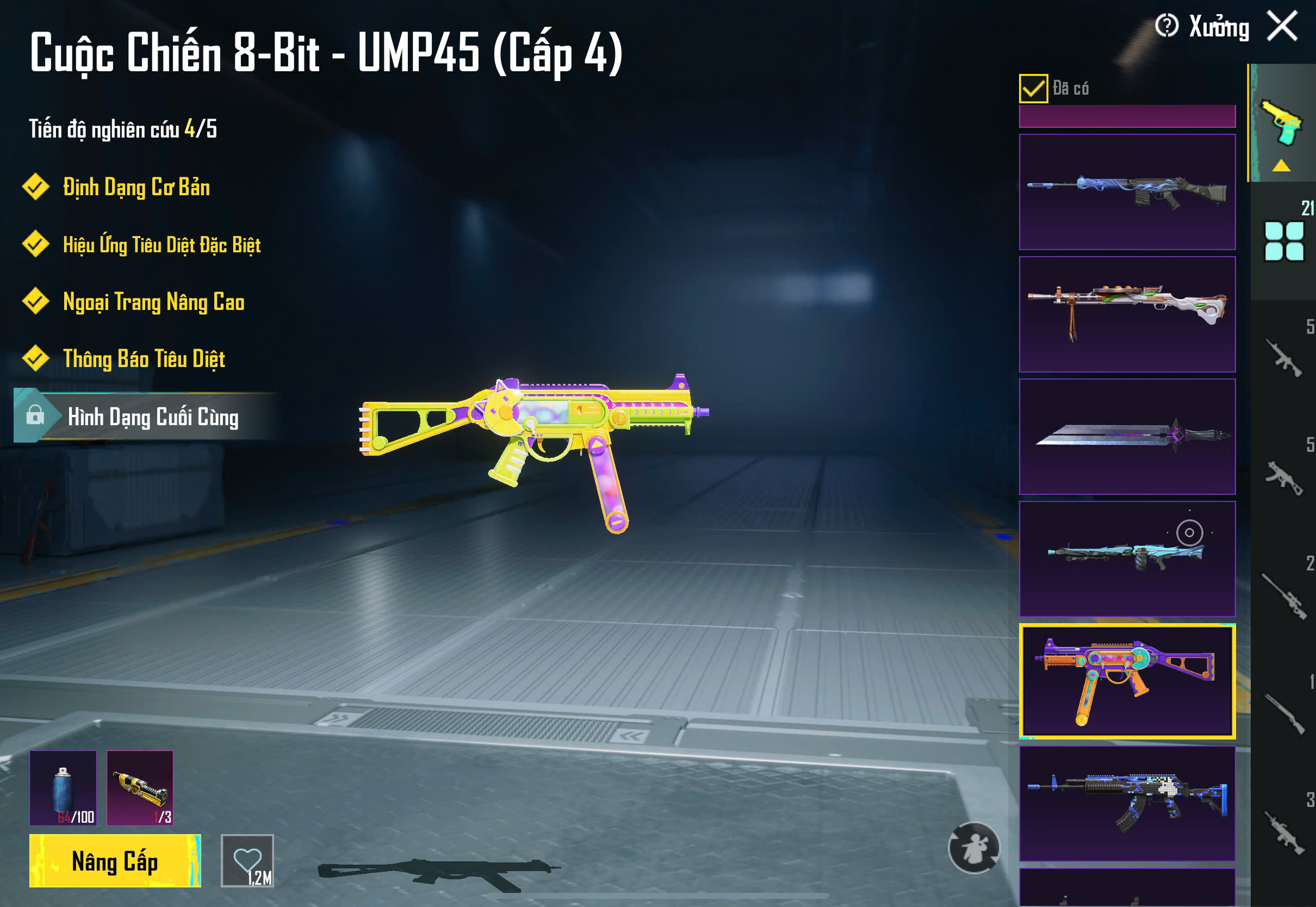Select the highlighted UMP45 skin thumbnail
The width and height of the screenshot is (1316, 907).
coord(1127,681)
